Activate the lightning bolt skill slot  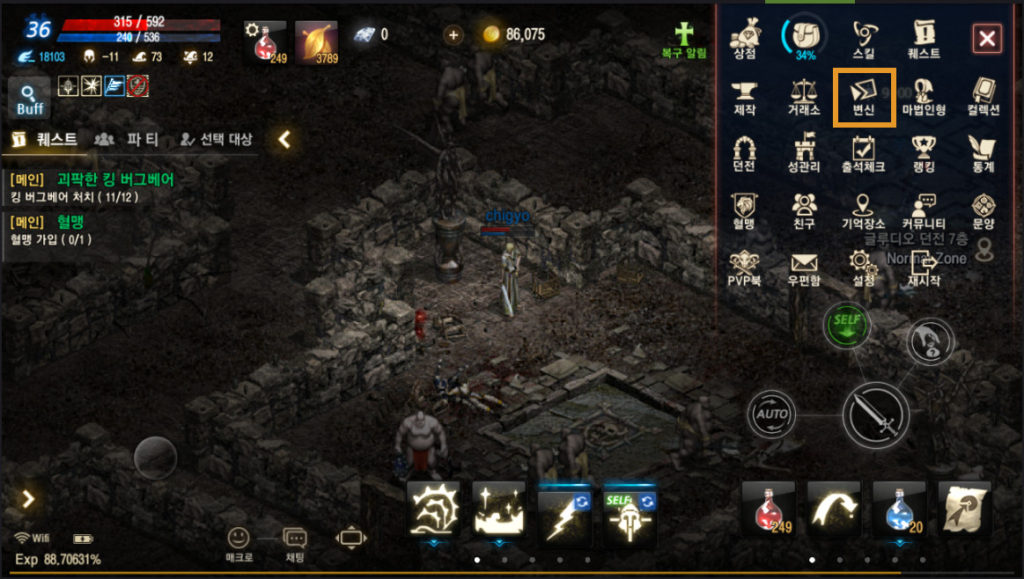(x=563, y=507)
